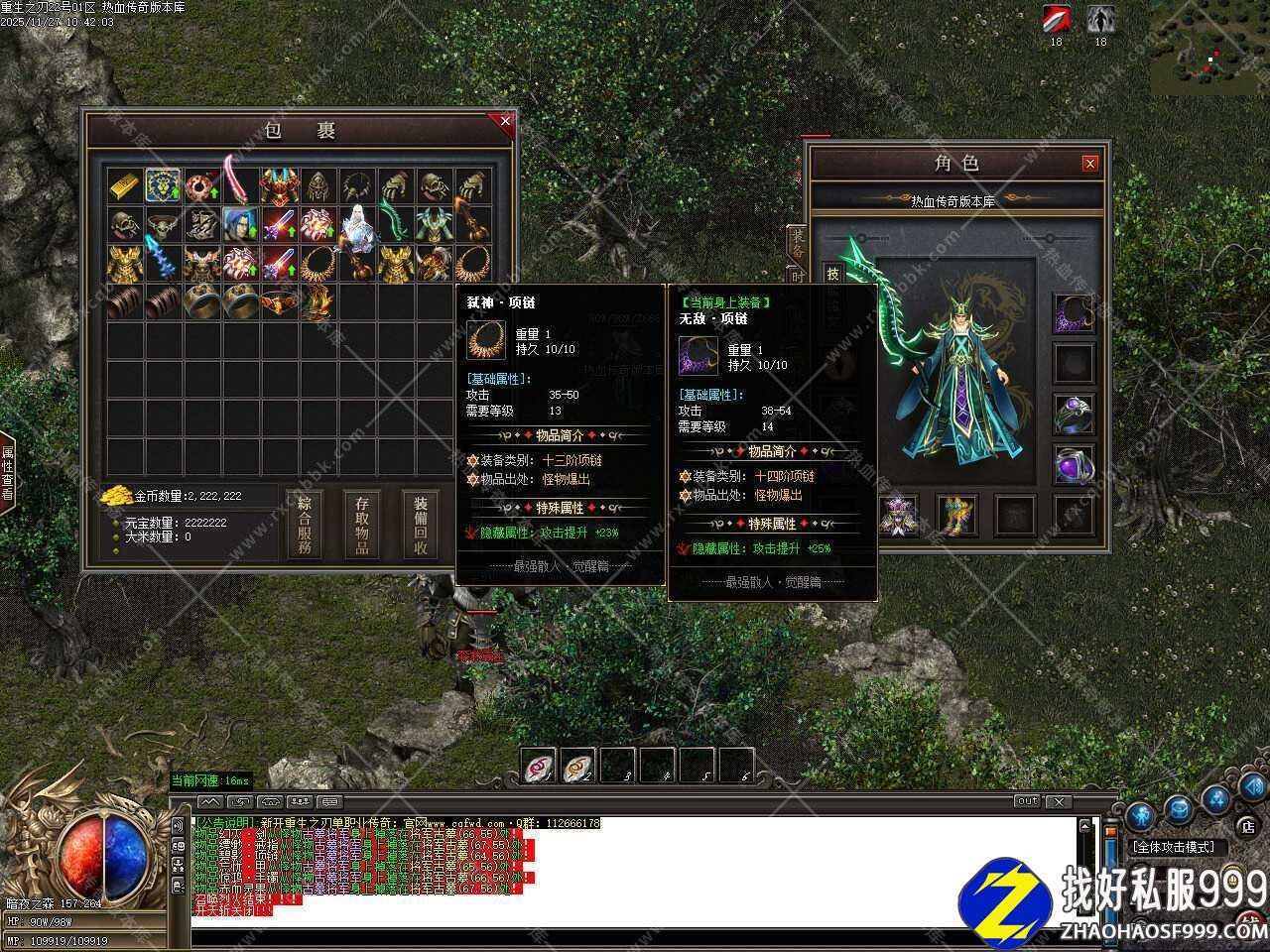The image size is (1270, 952).
Task: Close the 角色 character panel
Action: 1089,164
